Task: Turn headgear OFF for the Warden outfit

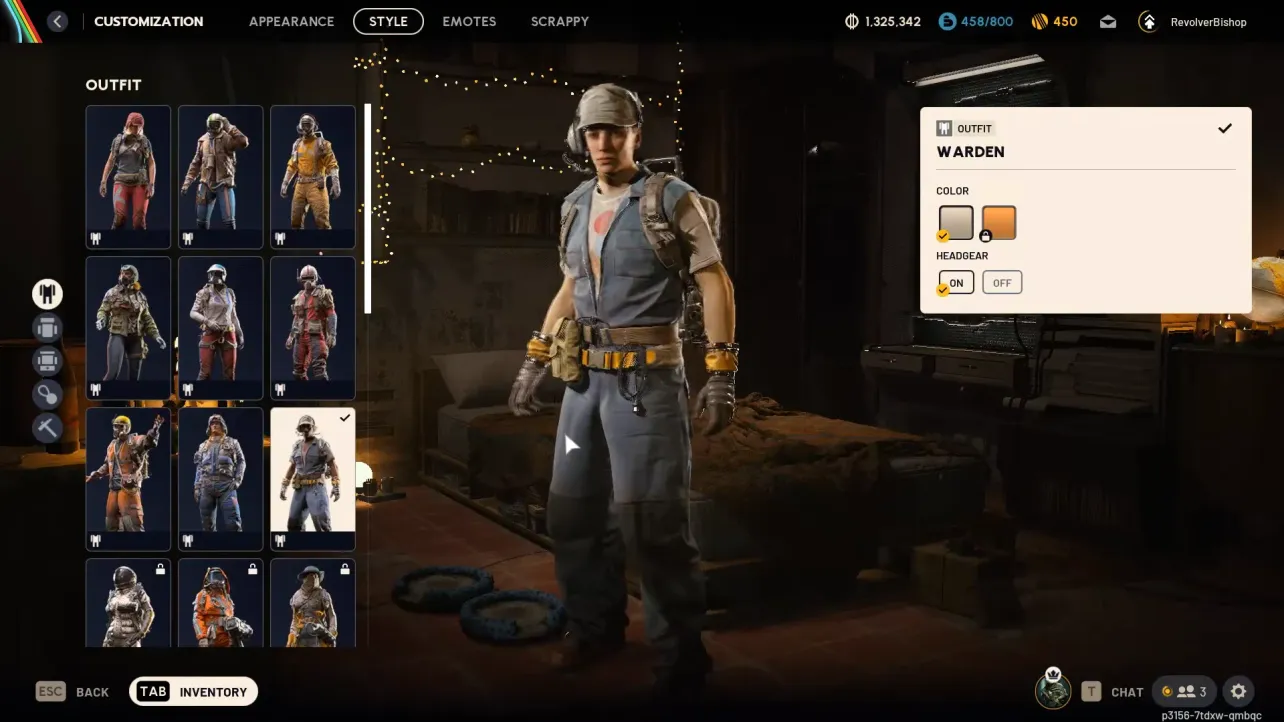Action: coord(1001,282)
